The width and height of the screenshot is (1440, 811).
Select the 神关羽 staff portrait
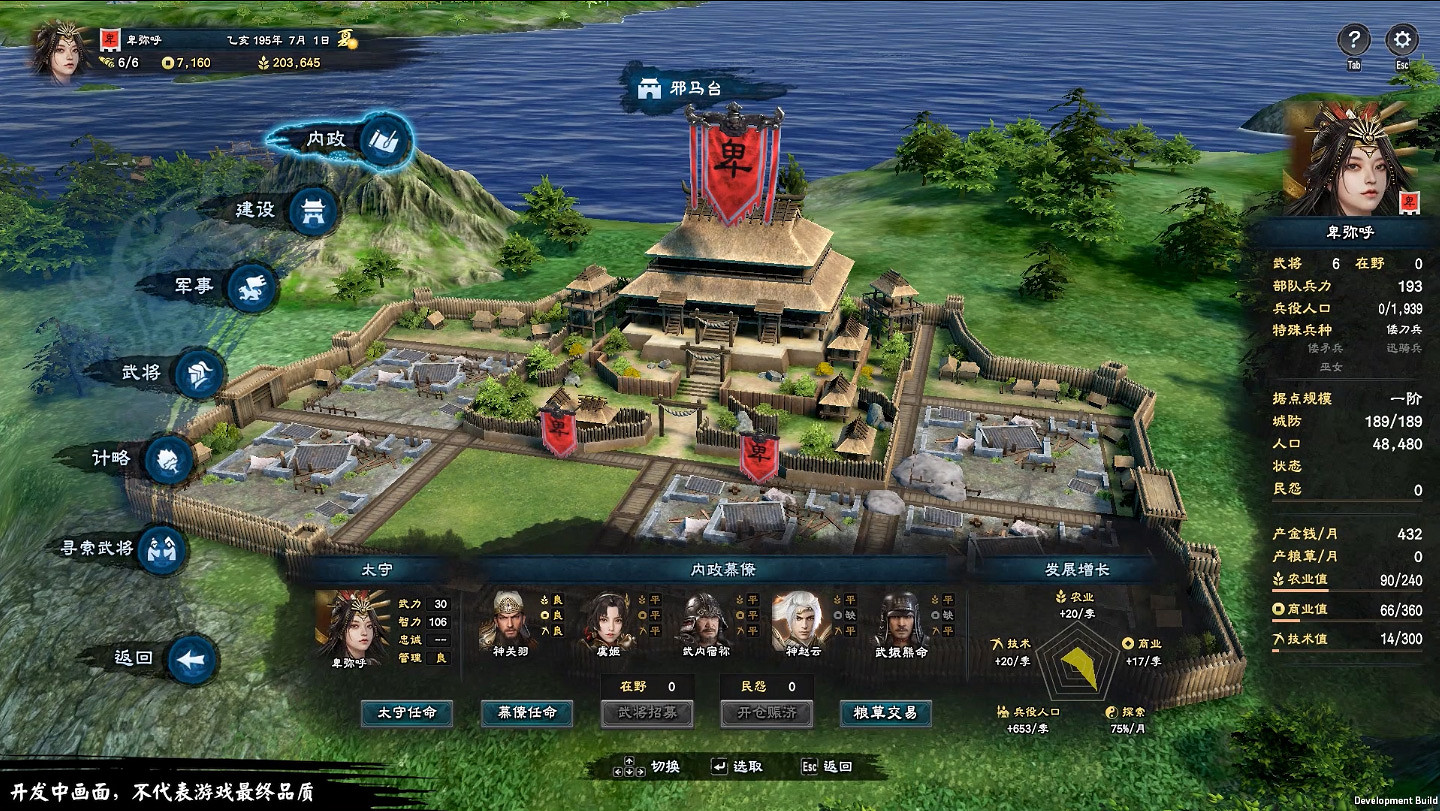(x=511, y=620)
